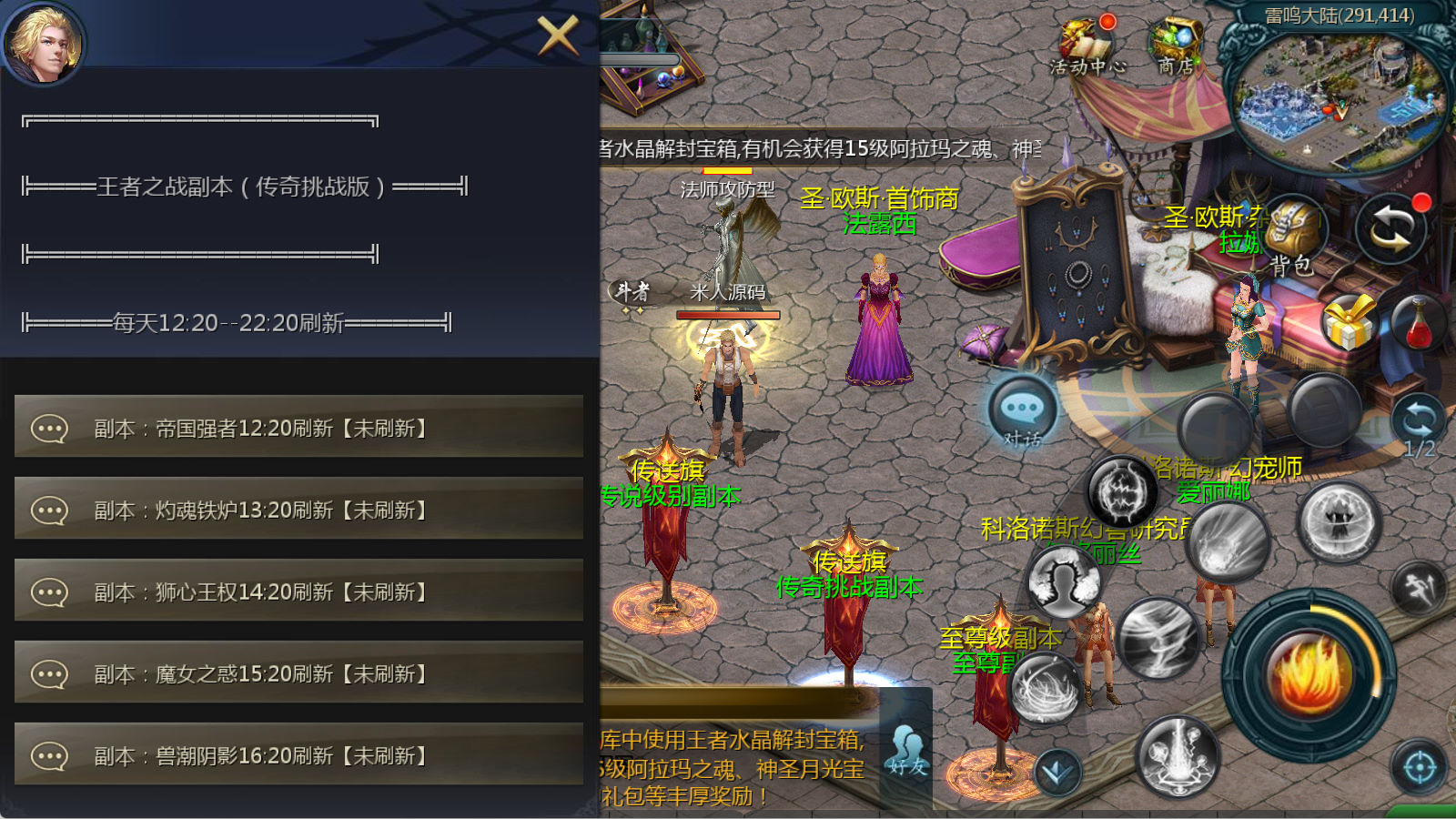This screenshot has height=819, width=1456.
Task: Open the player portrait avatar
Action: [x=43, y=43]
